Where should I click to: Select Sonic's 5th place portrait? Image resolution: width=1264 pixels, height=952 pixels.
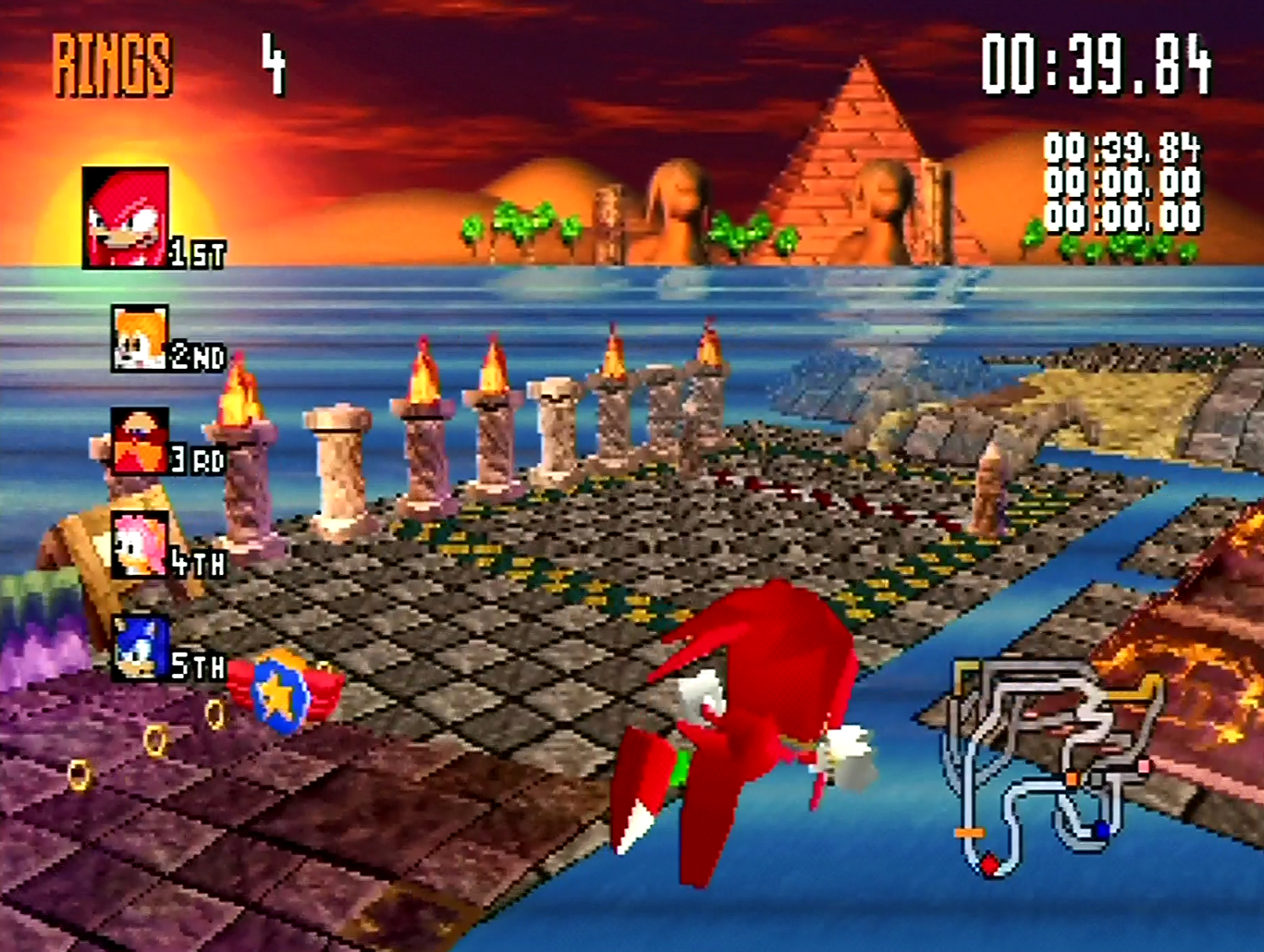(x=141, y=648)
